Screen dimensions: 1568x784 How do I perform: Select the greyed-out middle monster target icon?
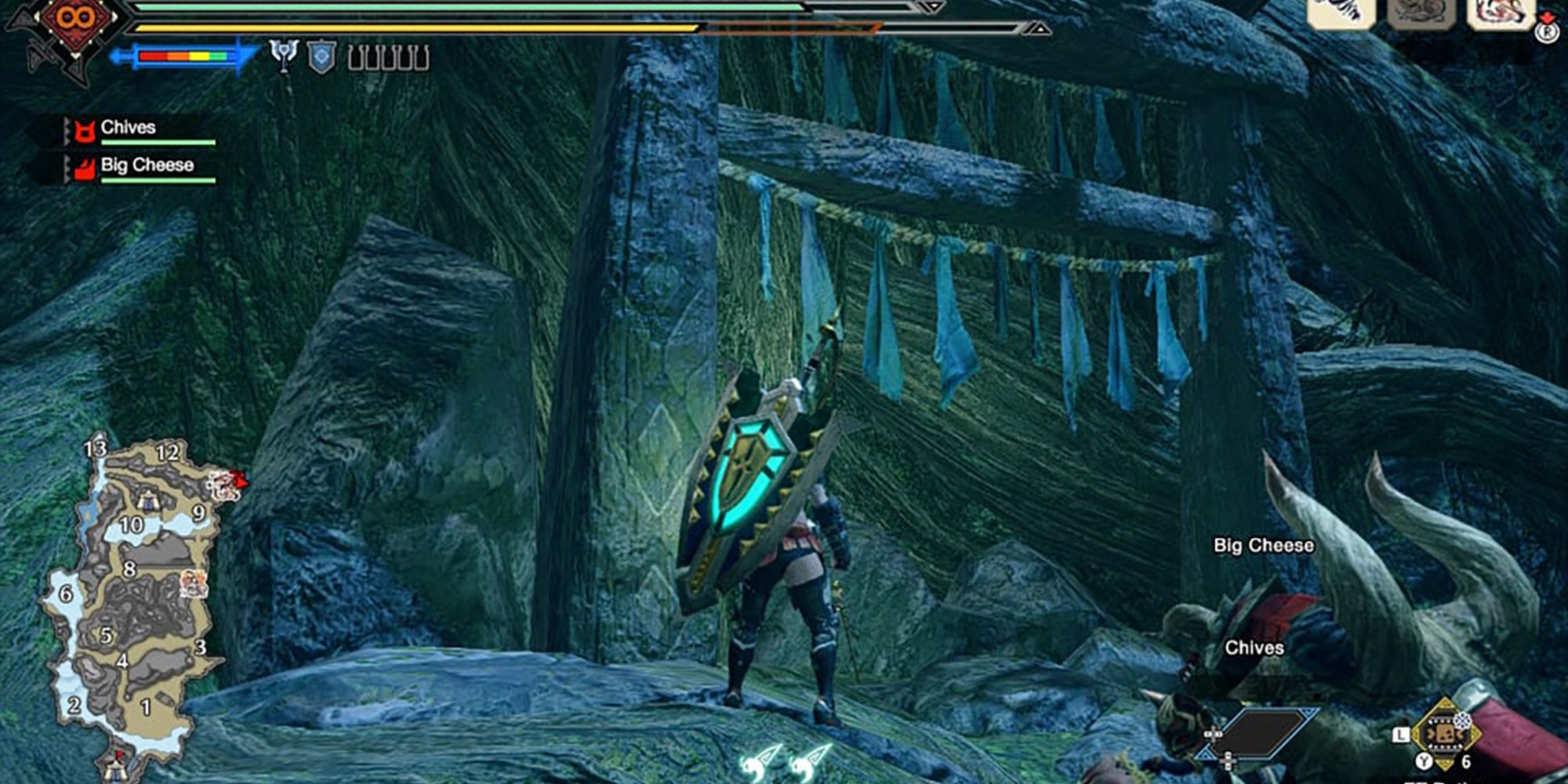click(x=1421, y=14)
